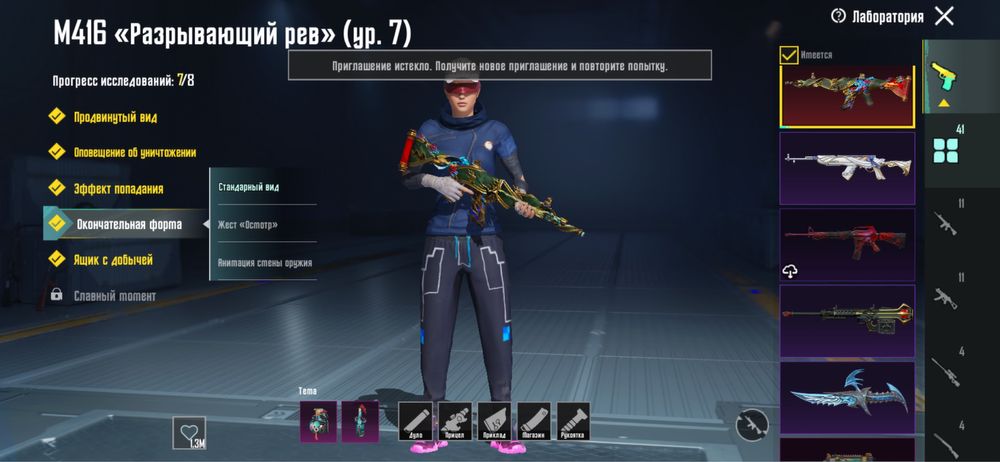Viewport: 1000px width, 462px height.
Task: Select «Продвинутый вид» research level
Action: 114,117
